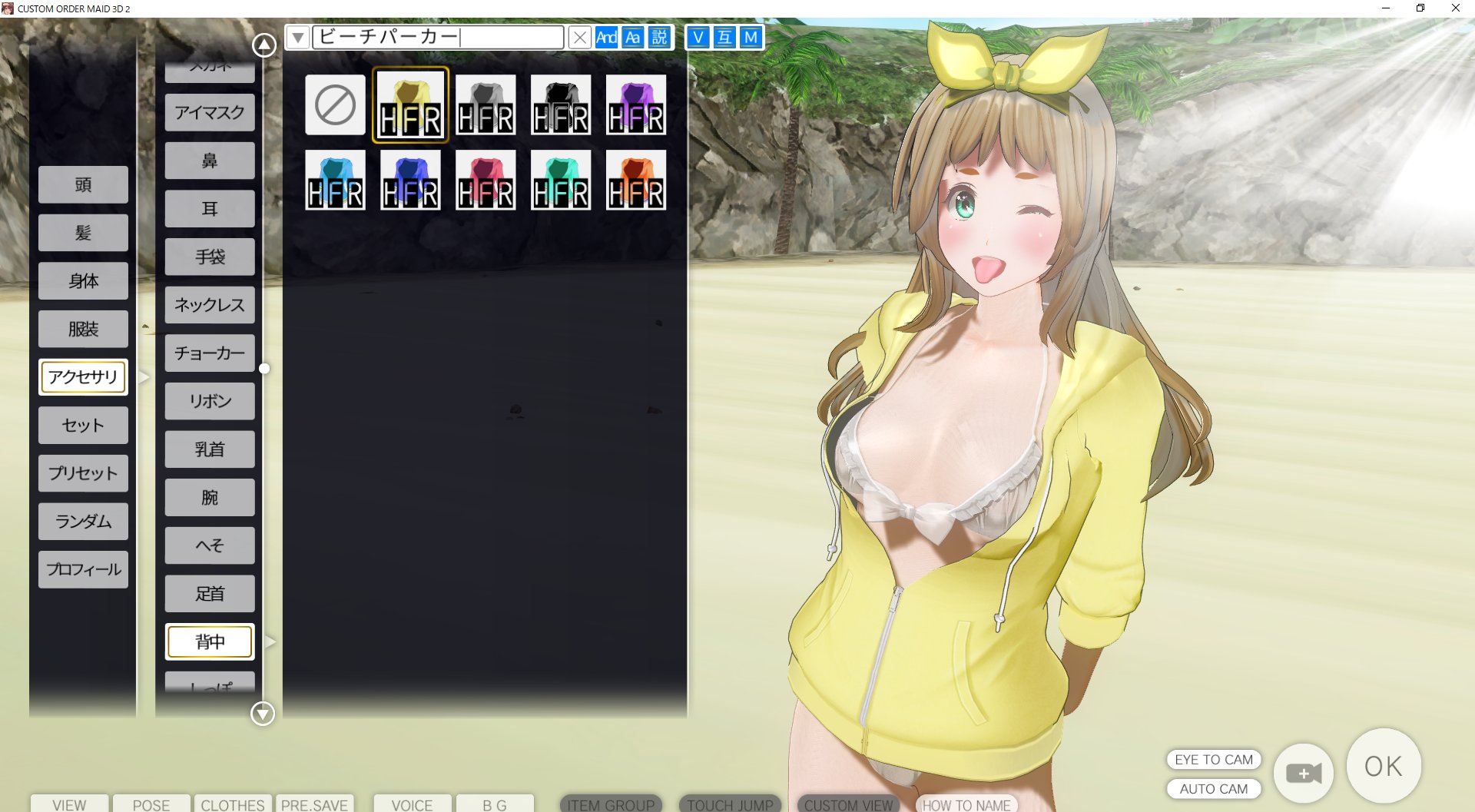
Task: Click the blue V filter icon in search bar
Action: point(698,37)
